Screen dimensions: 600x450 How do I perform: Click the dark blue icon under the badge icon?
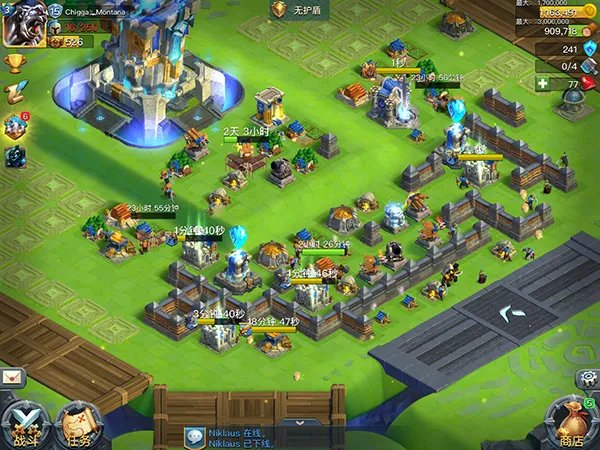[x=15, y=157]
